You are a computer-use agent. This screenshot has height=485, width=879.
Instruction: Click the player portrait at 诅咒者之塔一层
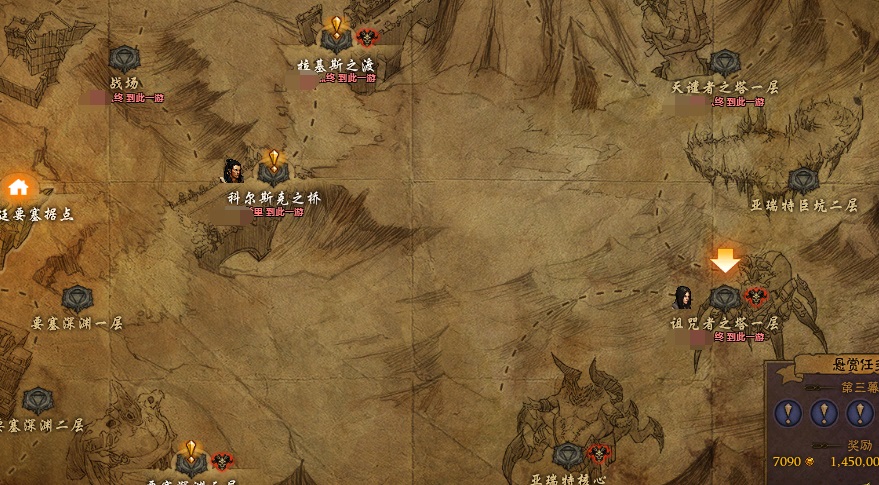pyautogui.click(x=684, y=297)
